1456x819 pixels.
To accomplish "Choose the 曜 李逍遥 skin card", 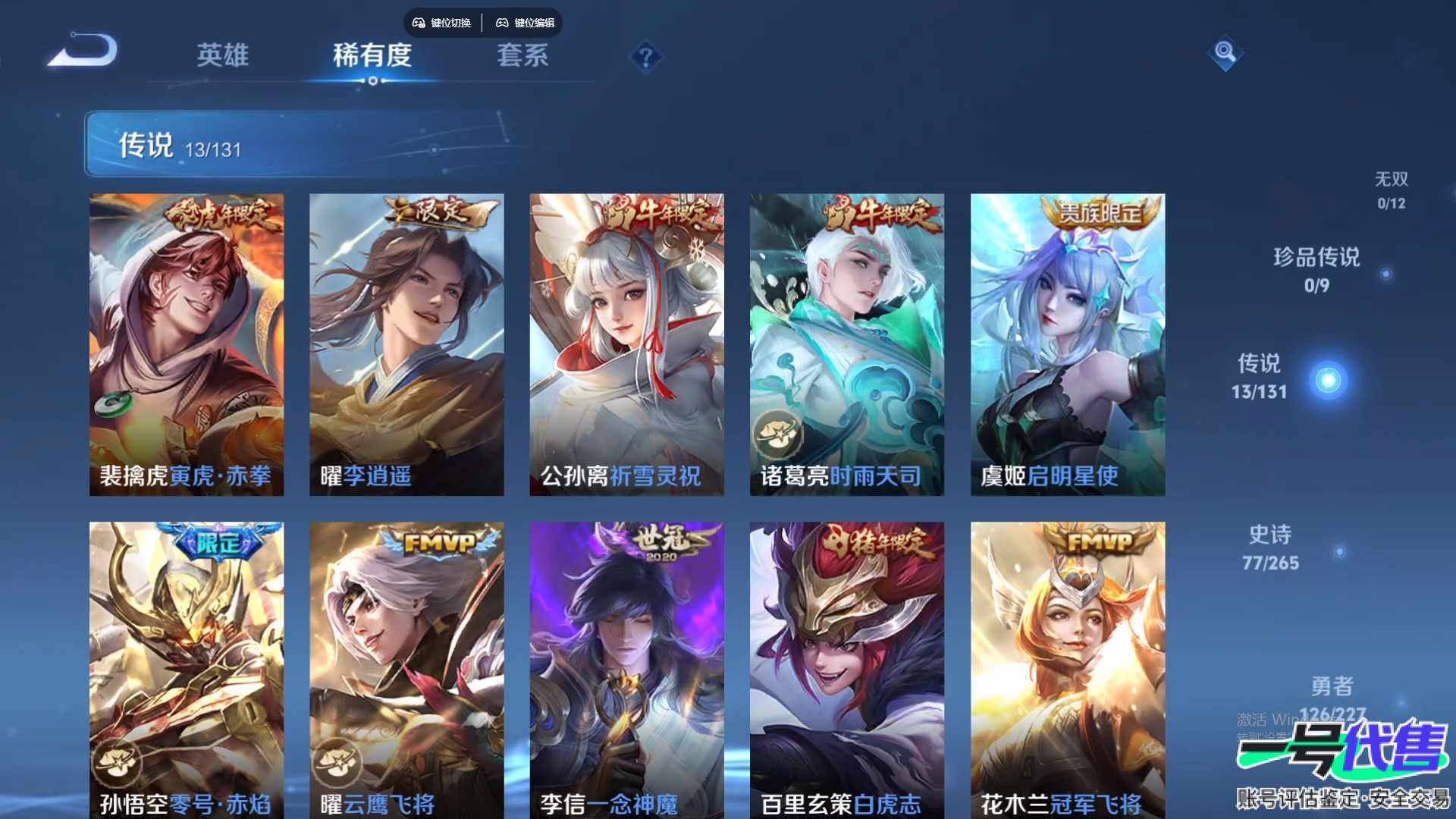I will click(x=406, y=344).
